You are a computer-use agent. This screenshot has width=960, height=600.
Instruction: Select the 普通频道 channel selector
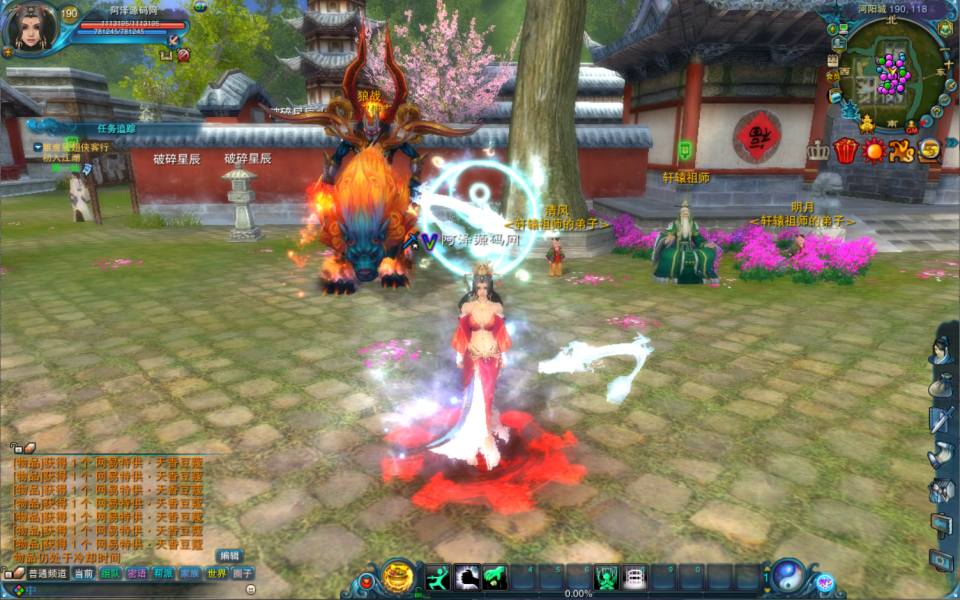pos(46,574)
